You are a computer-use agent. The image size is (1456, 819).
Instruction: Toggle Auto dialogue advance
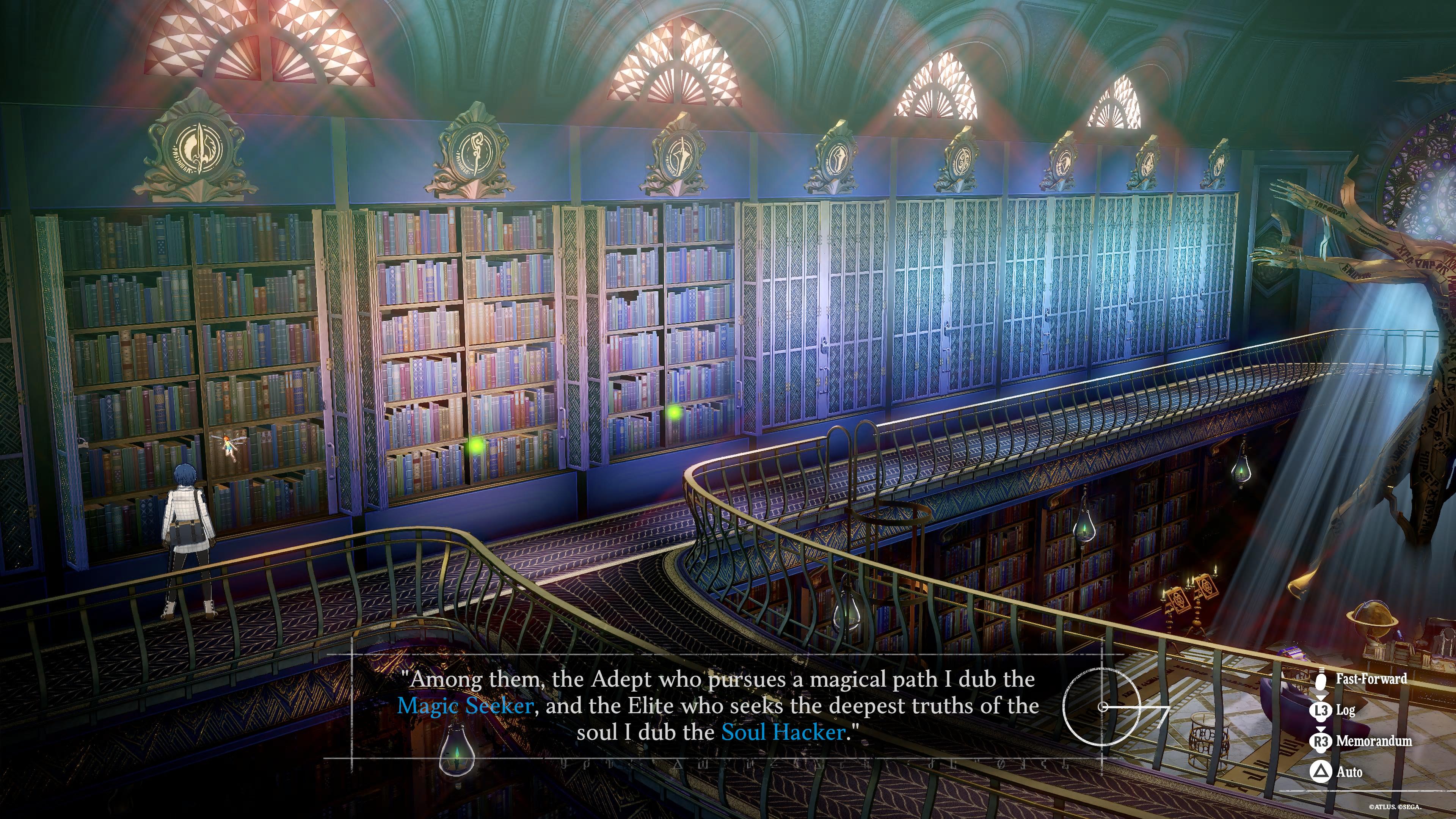coord(1348,772)
